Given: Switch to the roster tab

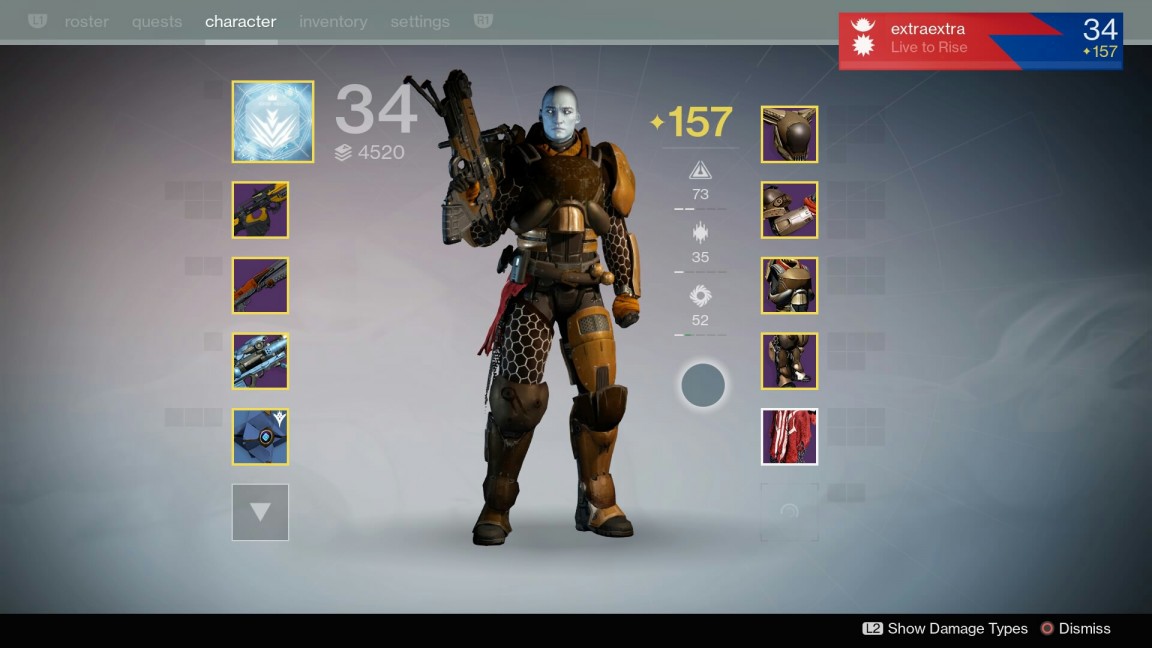Looking at the screenshot, I should (x=87, y=21).
